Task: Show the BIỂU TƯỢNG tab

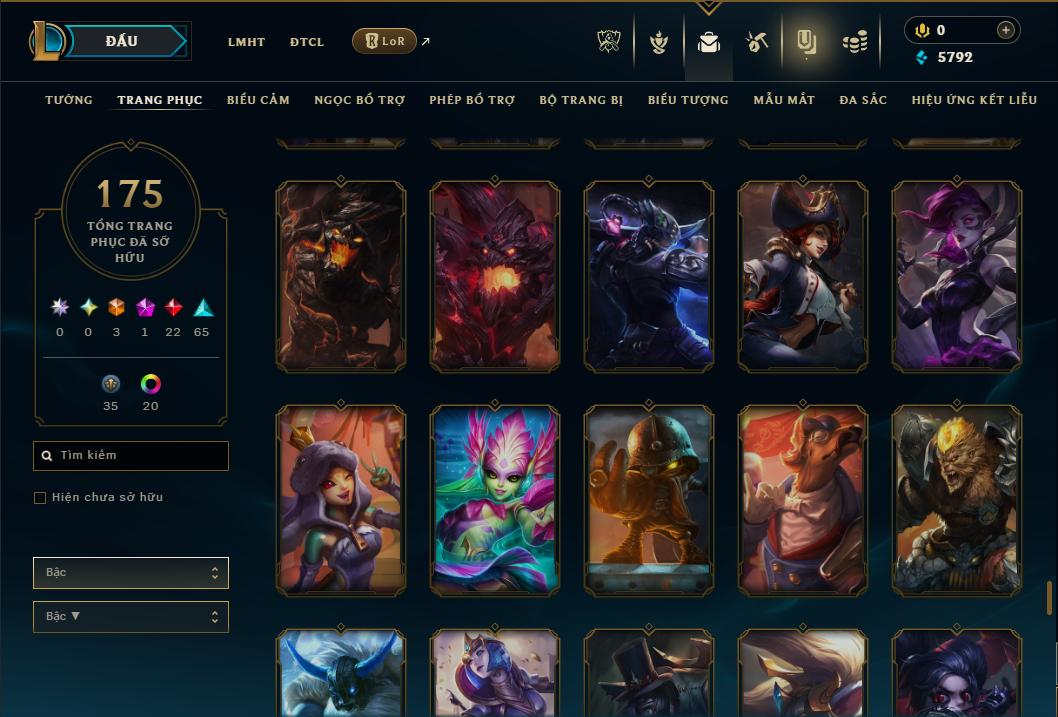Action: click(688, 100)
